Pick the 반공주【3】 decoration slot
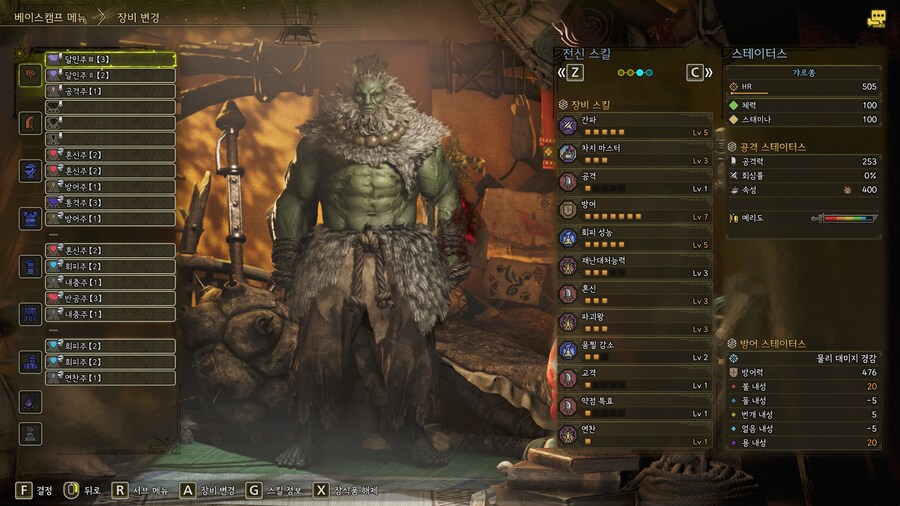Viewport: 900px width, 506px height. (110, 298)
